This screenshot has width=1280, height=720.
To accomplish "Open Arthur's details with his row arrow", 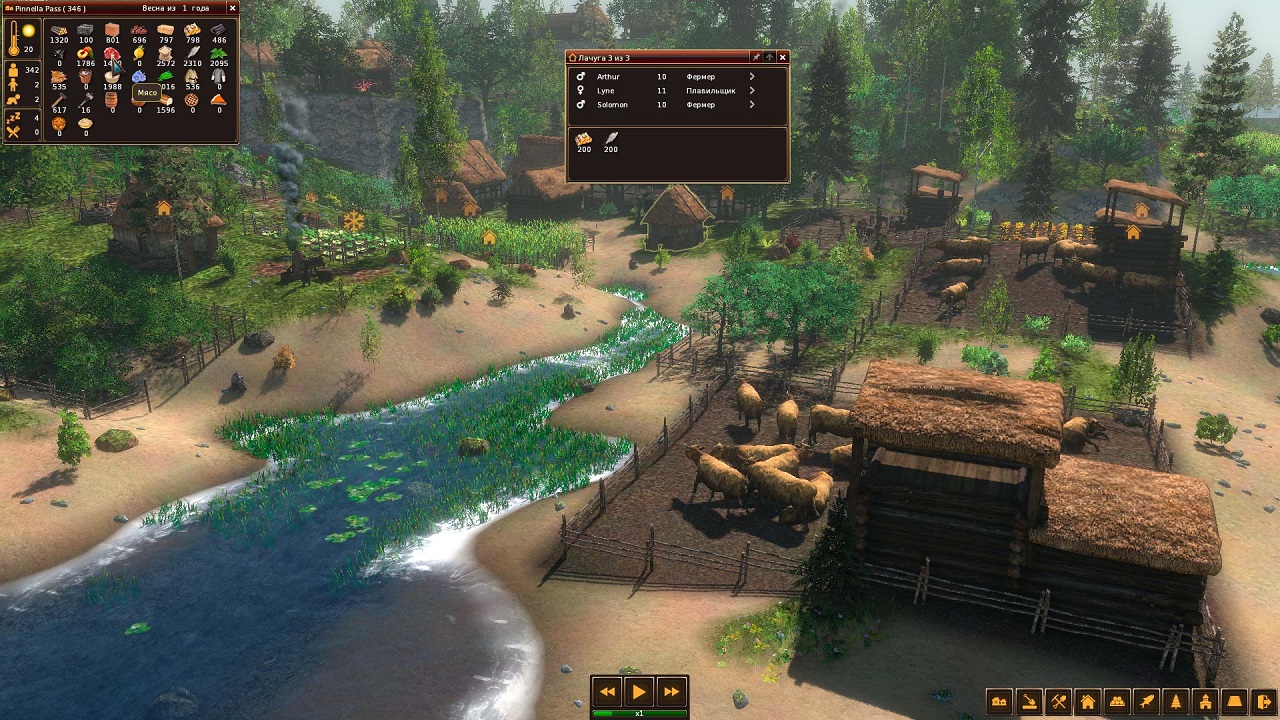I will point(752,76).
